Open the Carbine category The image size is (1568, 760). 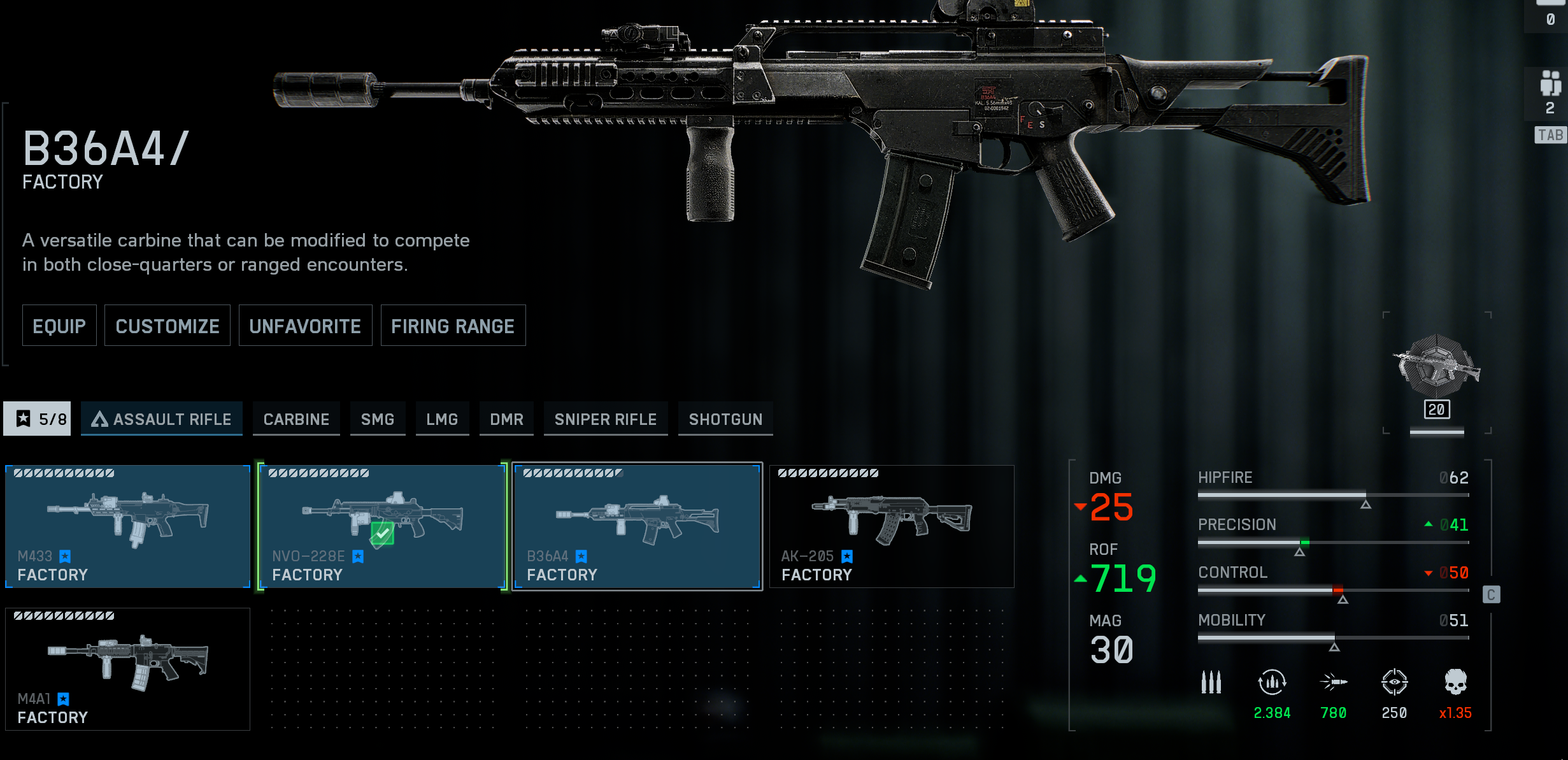(x=296, y=419)
